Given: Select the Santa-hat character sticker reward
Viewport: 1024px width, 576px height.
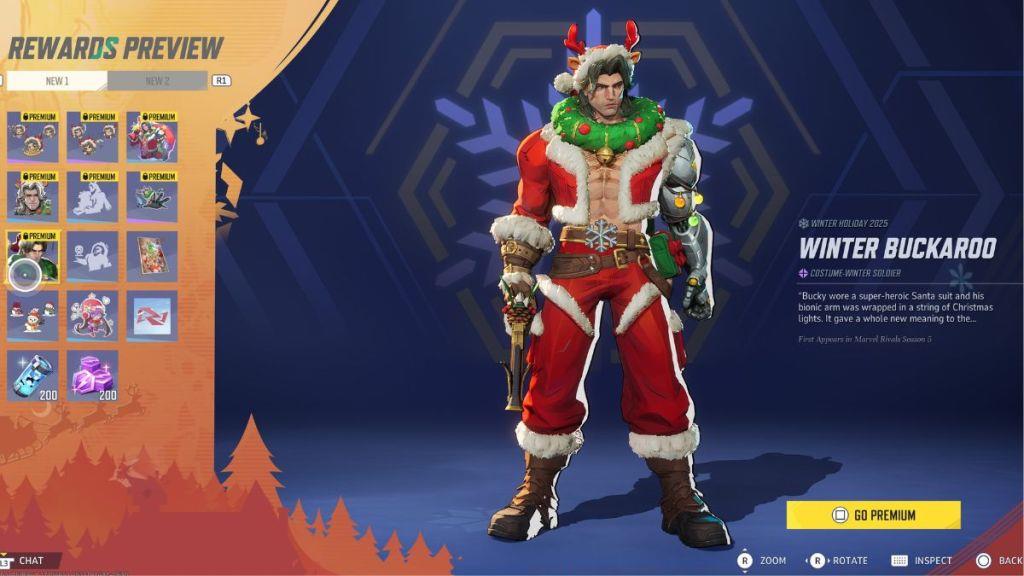Looking at the screenshot, I should coord(93,315).
